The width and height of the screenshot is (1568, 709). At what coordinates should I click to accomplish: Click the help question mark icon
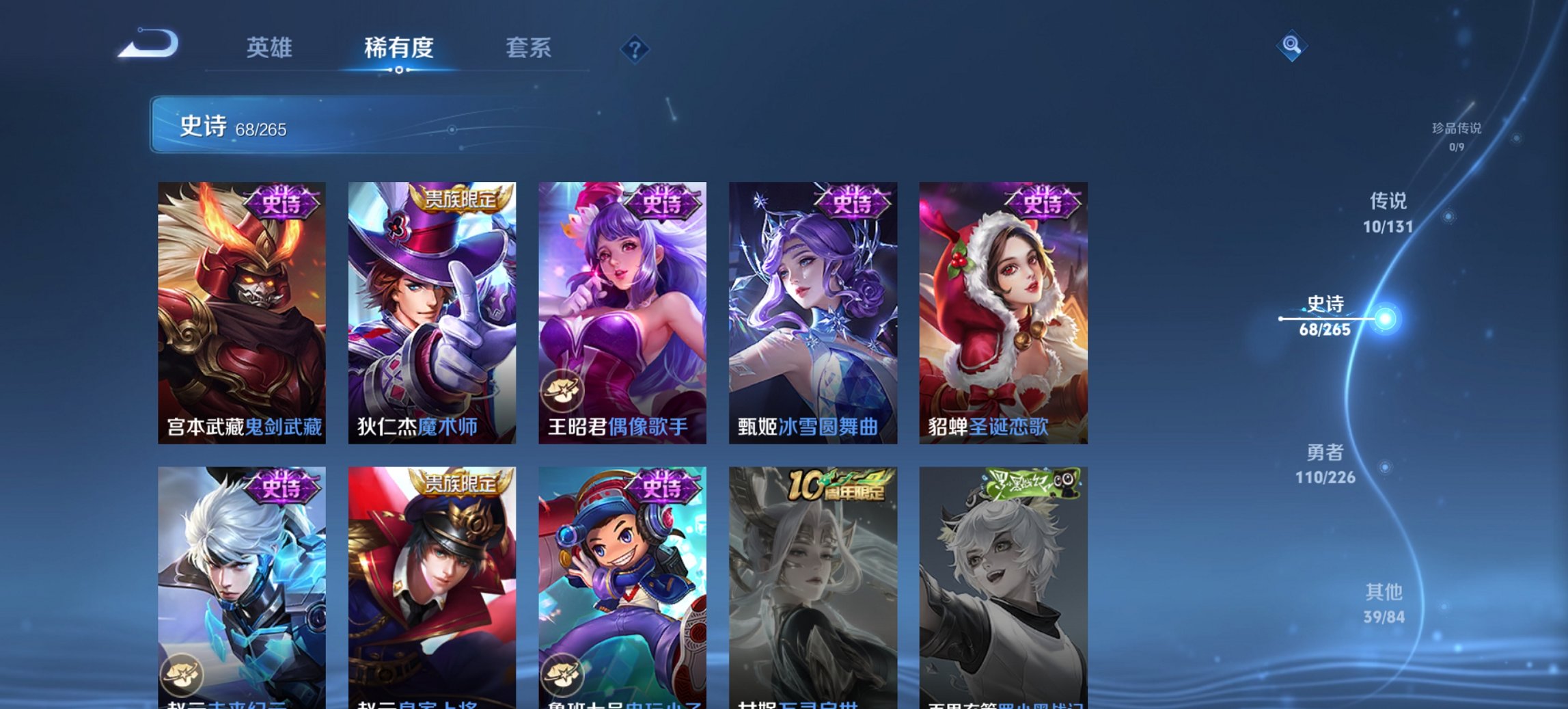(x=635, y=48)
